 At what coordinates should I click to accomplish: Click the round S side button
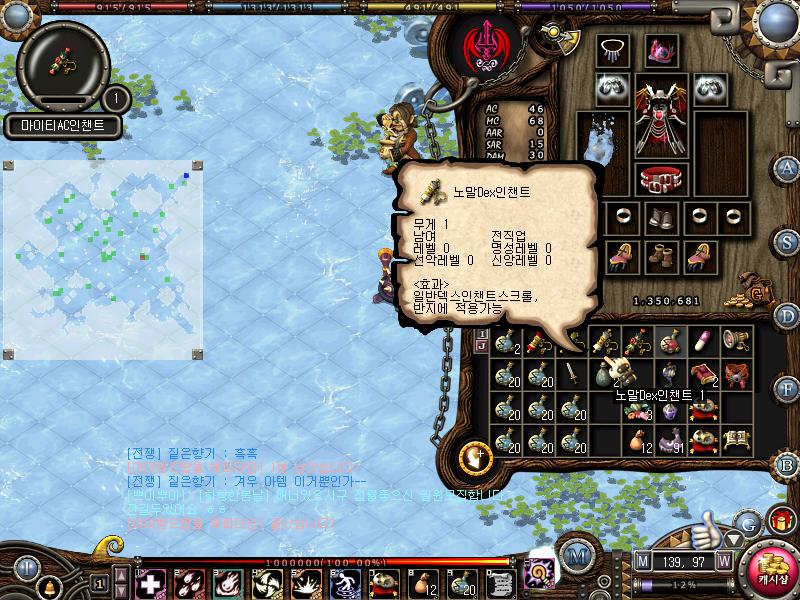click(x=788, y=242)
